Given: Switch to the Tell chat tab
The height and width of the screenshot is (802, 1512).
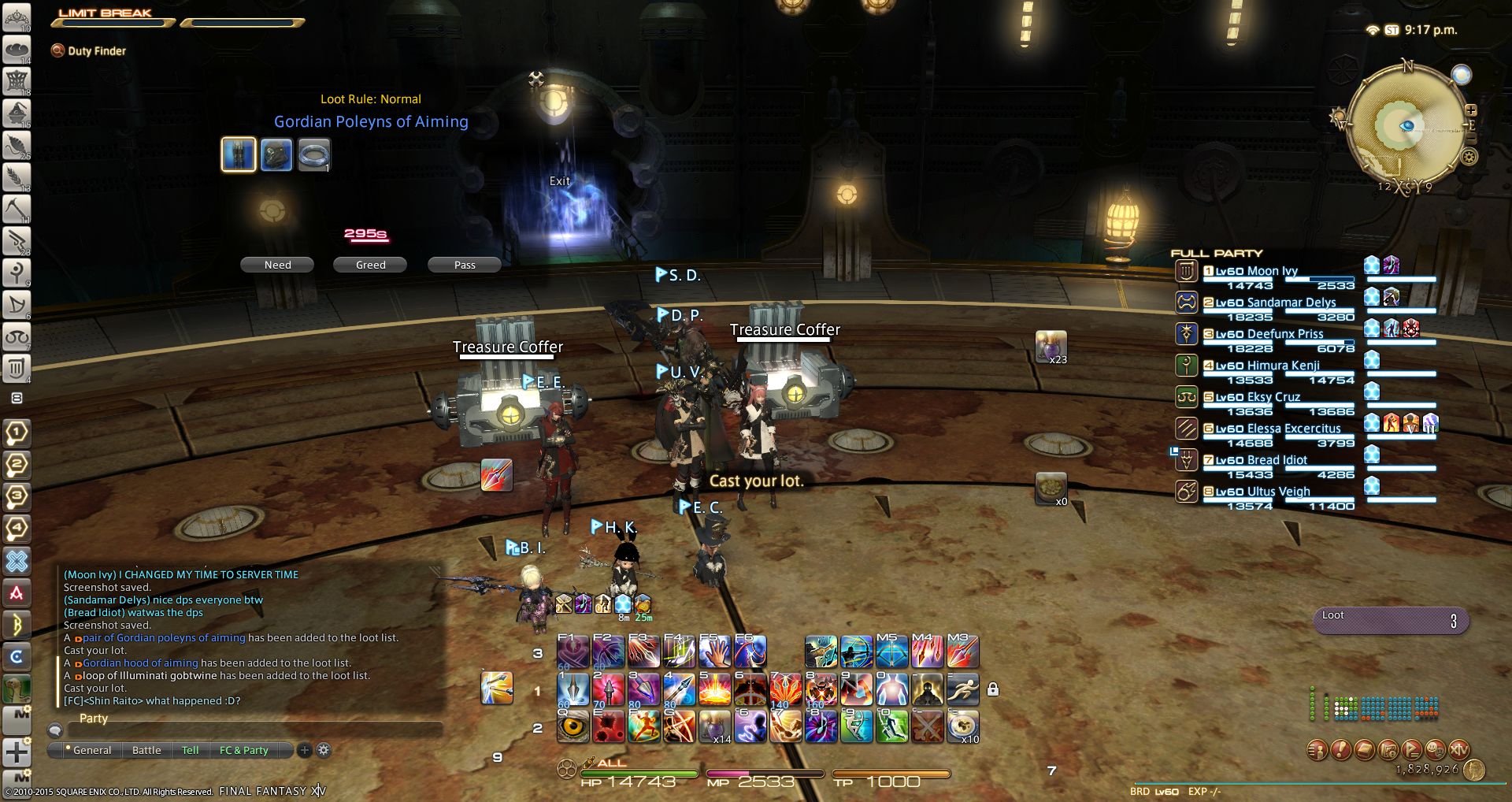Looking at the screenshot, I should pyautogui.click(x=191, y=751).
